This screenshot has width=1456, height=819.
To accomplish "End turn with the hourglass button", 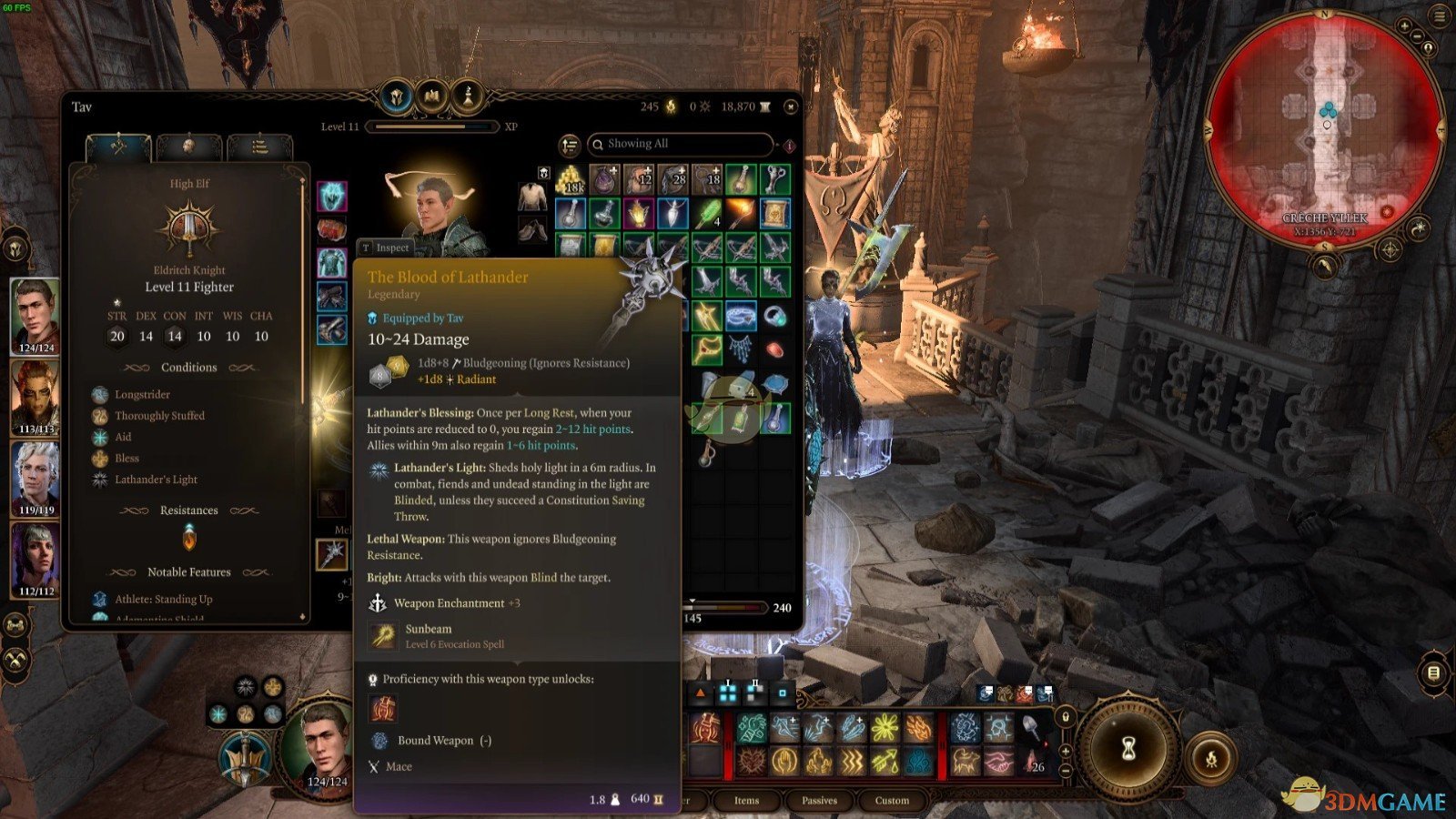I will tap(1128, 748).
